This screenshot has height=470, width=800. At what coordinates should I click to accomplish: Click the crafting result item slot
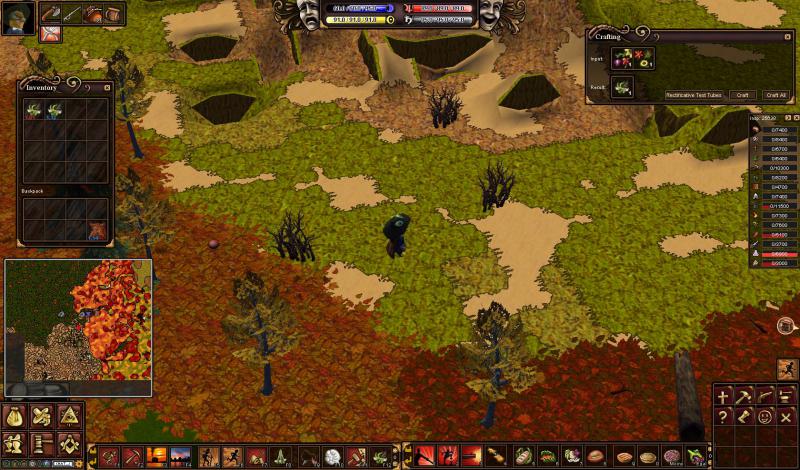622,88
